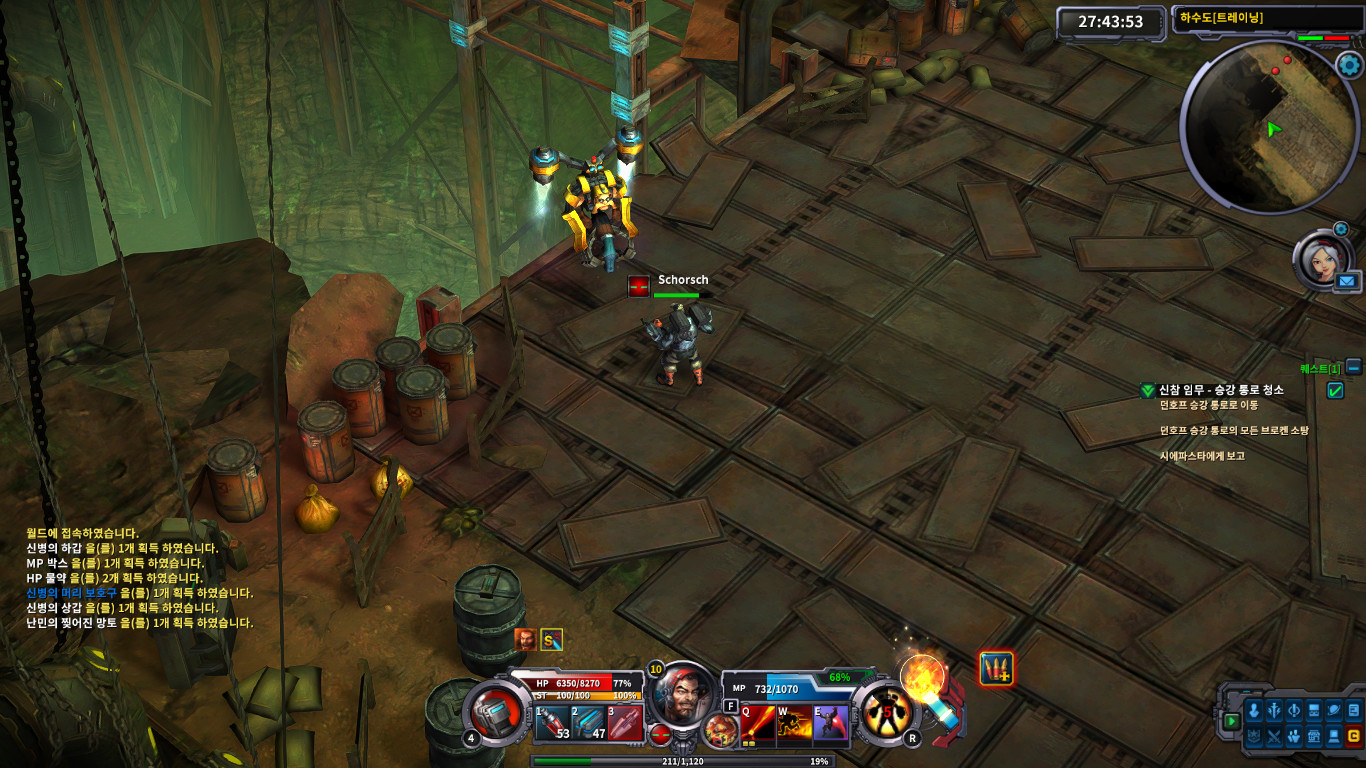The image size is (1366, 768).
Task: Collapse the bottom-right menu with green arrow
Action: click(1232, 720)
